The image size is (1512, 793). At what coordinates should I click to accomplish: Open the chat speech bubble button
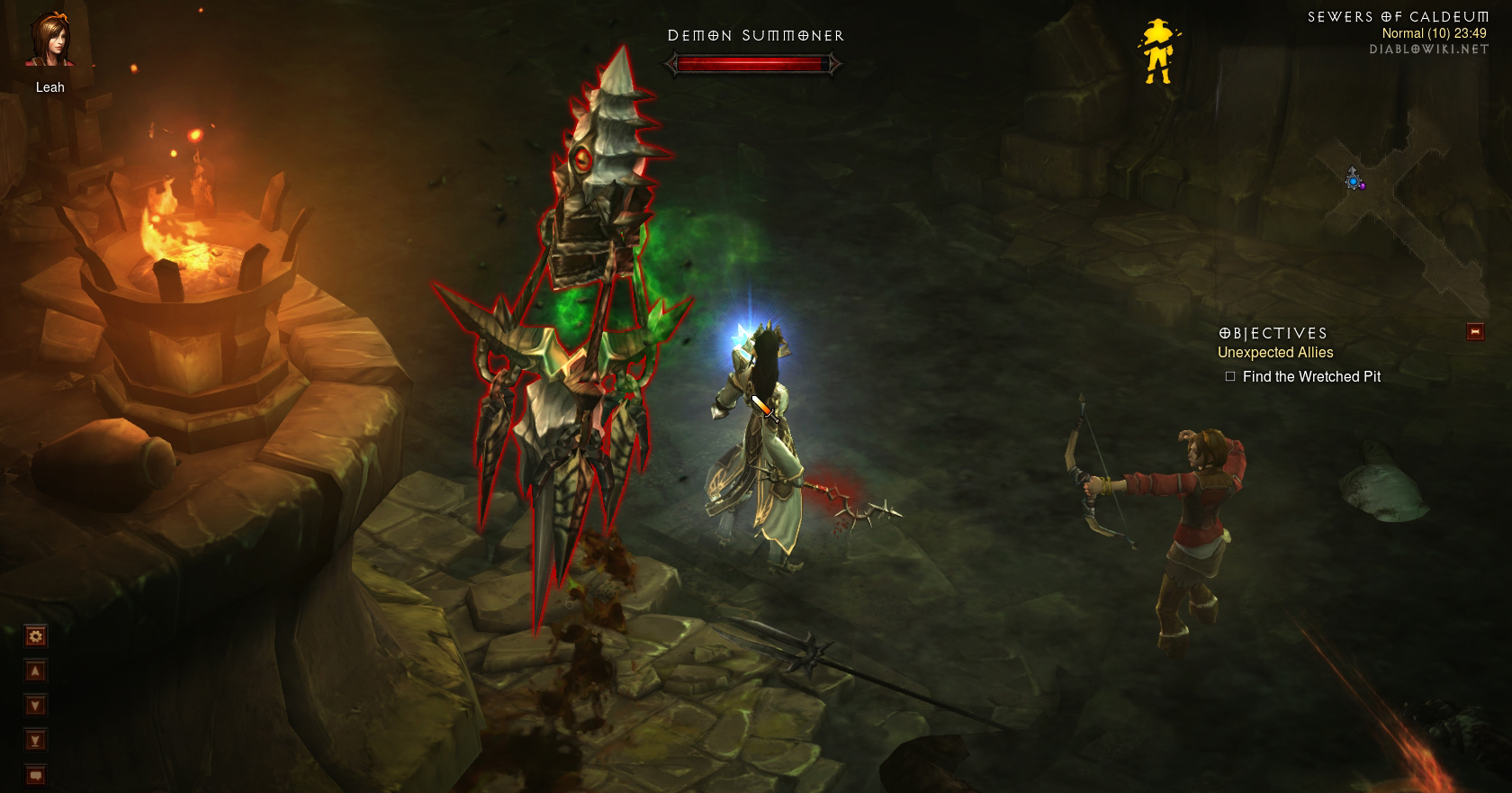click(x=35, y=774)
